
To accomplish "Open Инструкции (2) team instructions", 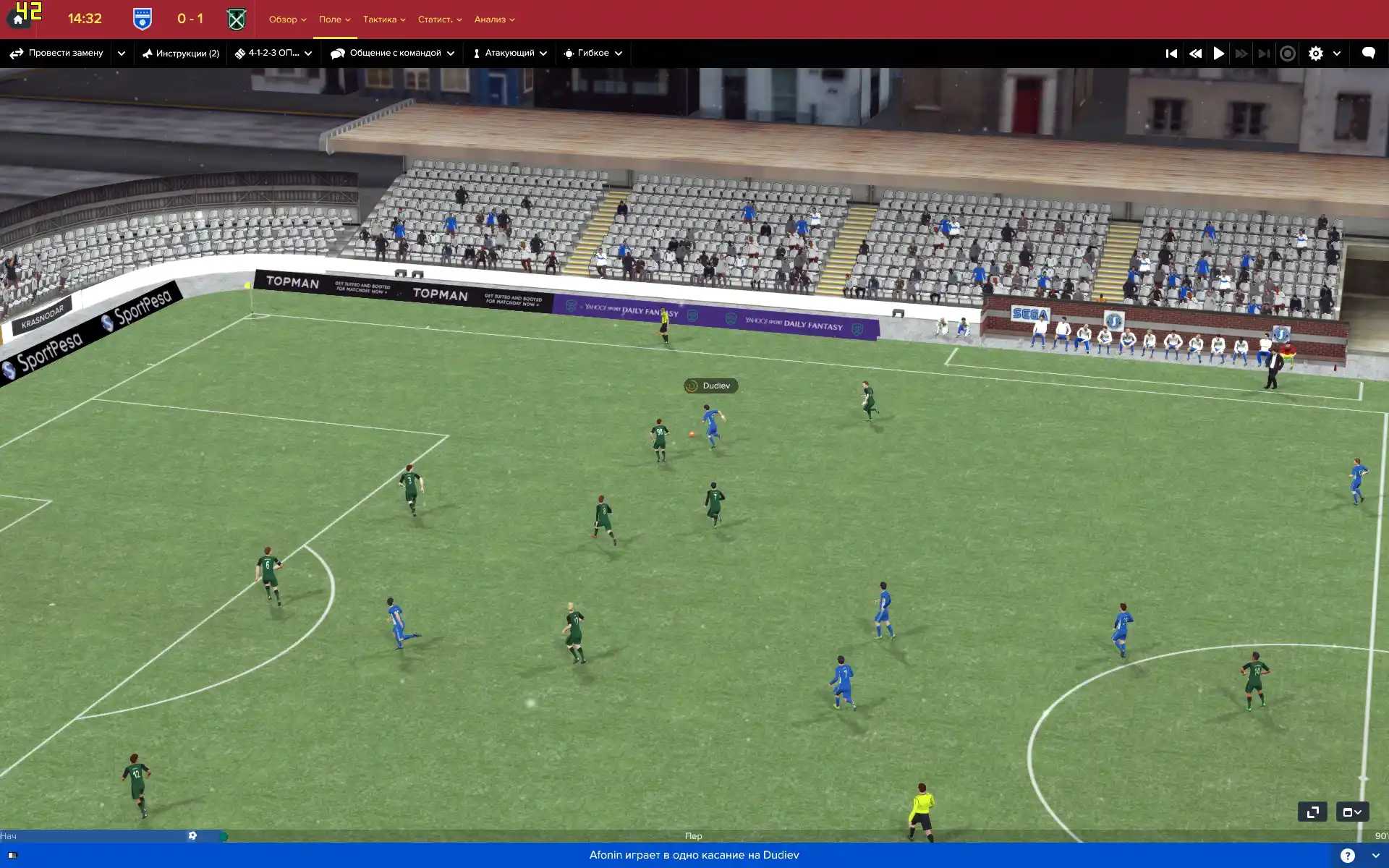I will click(x=181, y=53).
